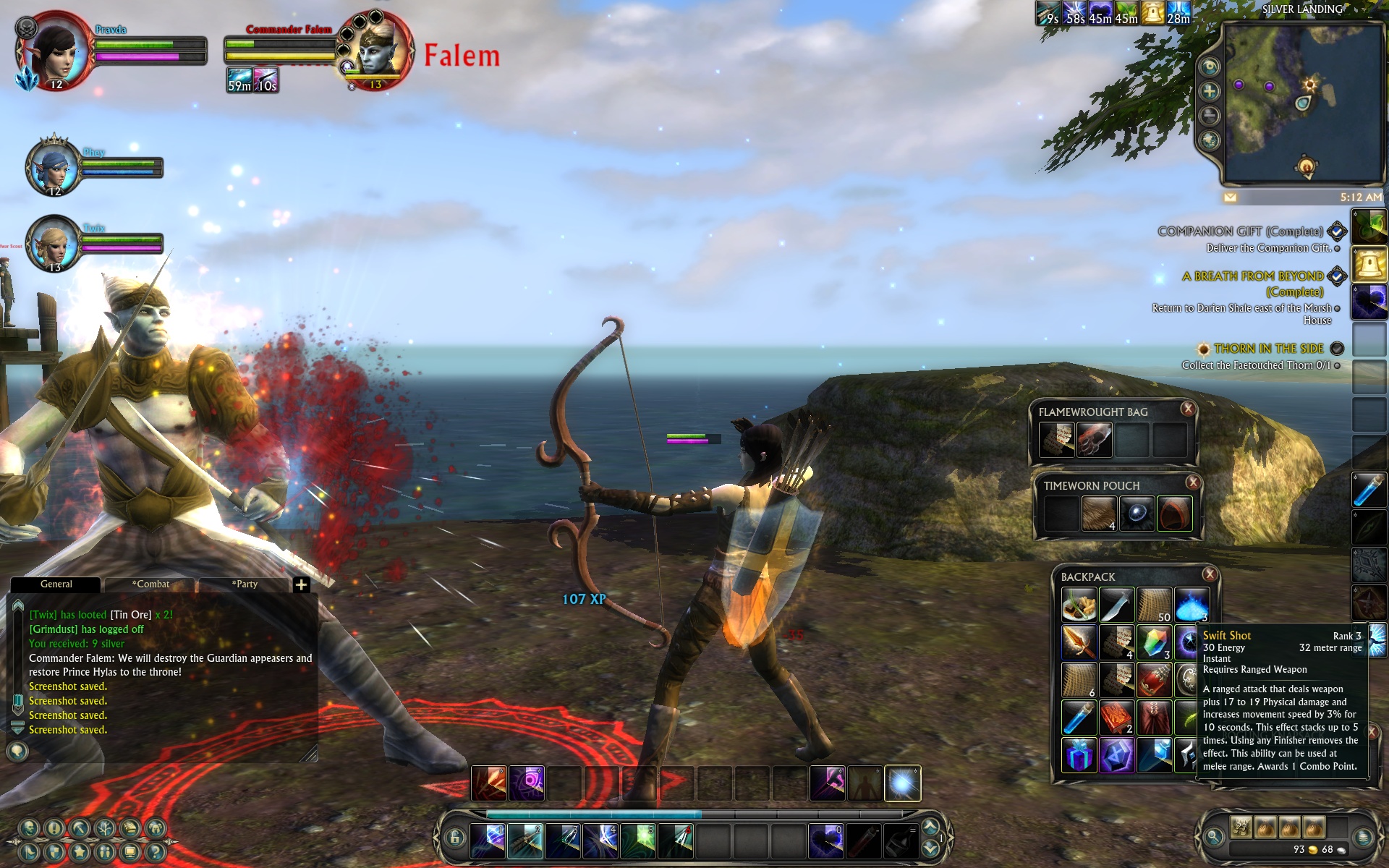Viewport: 1389px width, 868px height.
Task: Toggle the action bar lock button
Action: click(455, 838)
